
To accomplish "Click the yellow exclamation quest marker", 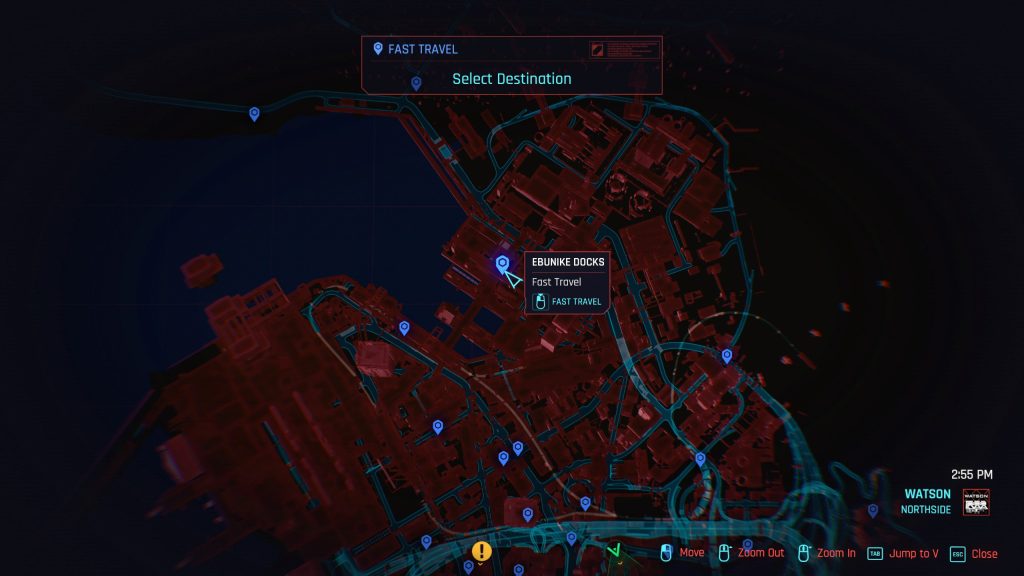I will [483, 550].
